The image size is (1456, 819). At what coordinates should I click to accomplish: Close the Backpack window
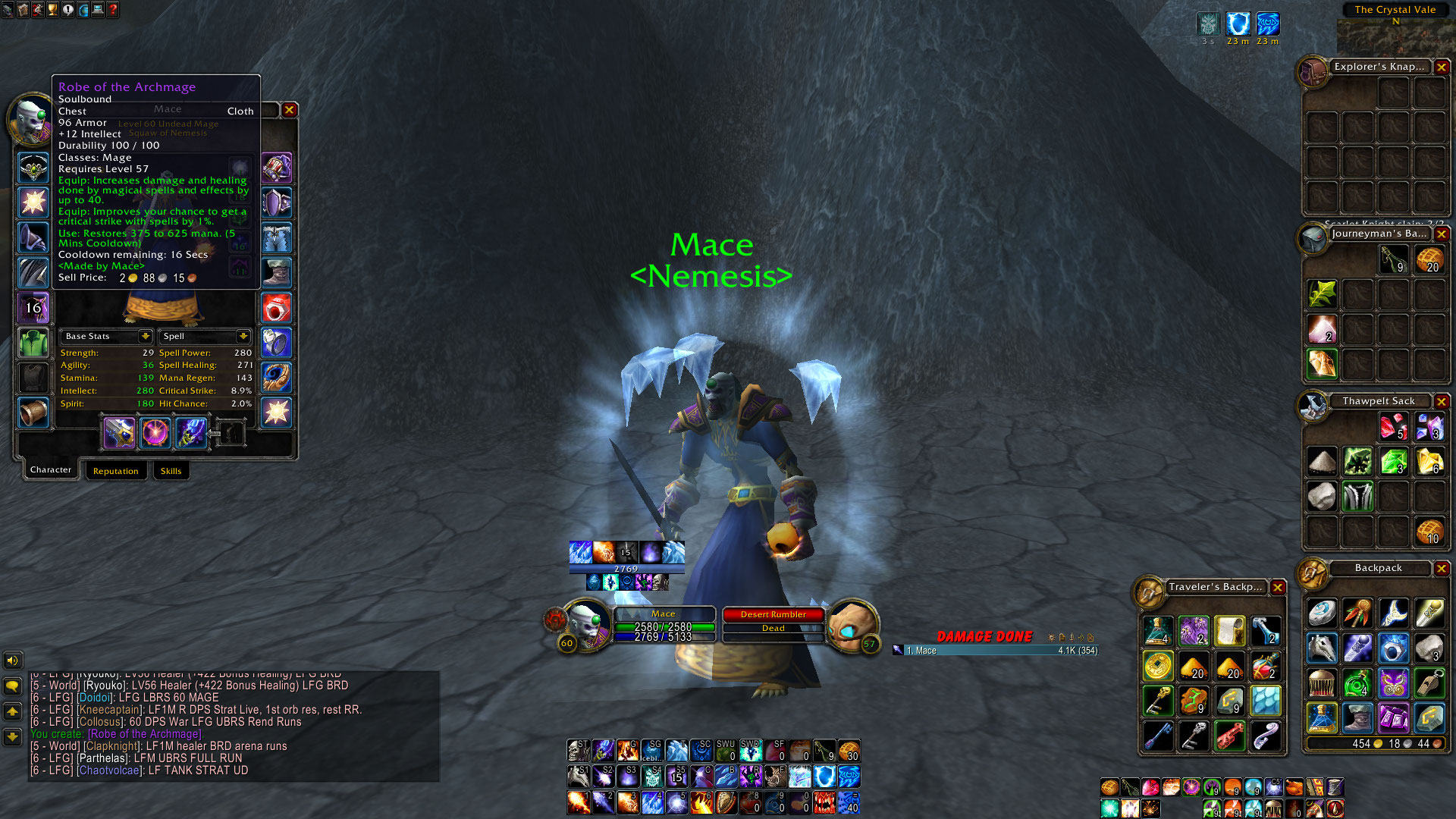tap(1441, 568)
